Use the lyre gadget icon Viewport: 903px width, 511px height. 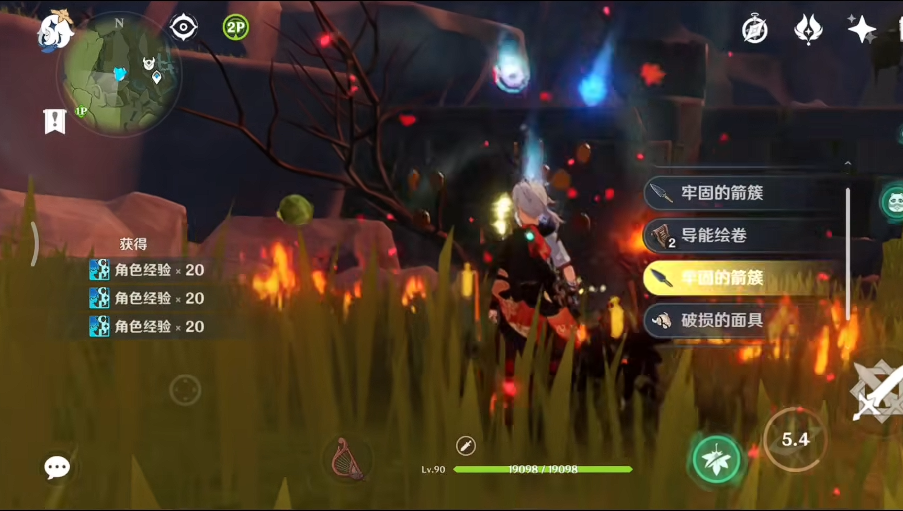point(347,458)
